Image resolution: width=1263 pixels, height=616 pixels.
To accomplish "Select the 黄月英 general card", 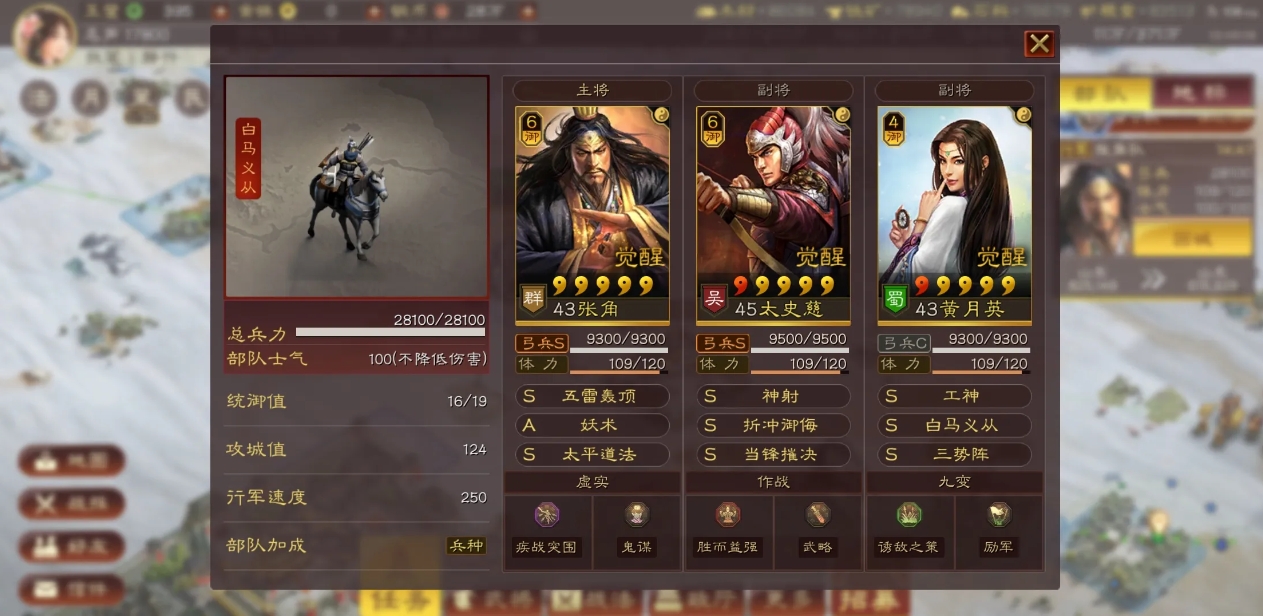I will [x=954, y=210].
